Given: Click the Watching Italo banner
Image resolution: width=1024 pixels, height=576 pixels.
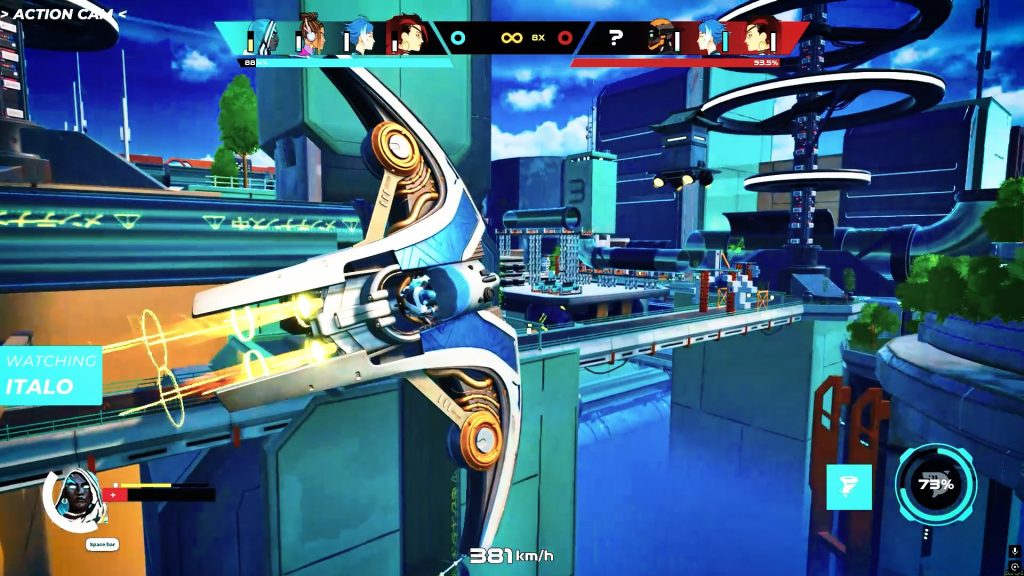Looking at the screenshot, I should point(50,374).
